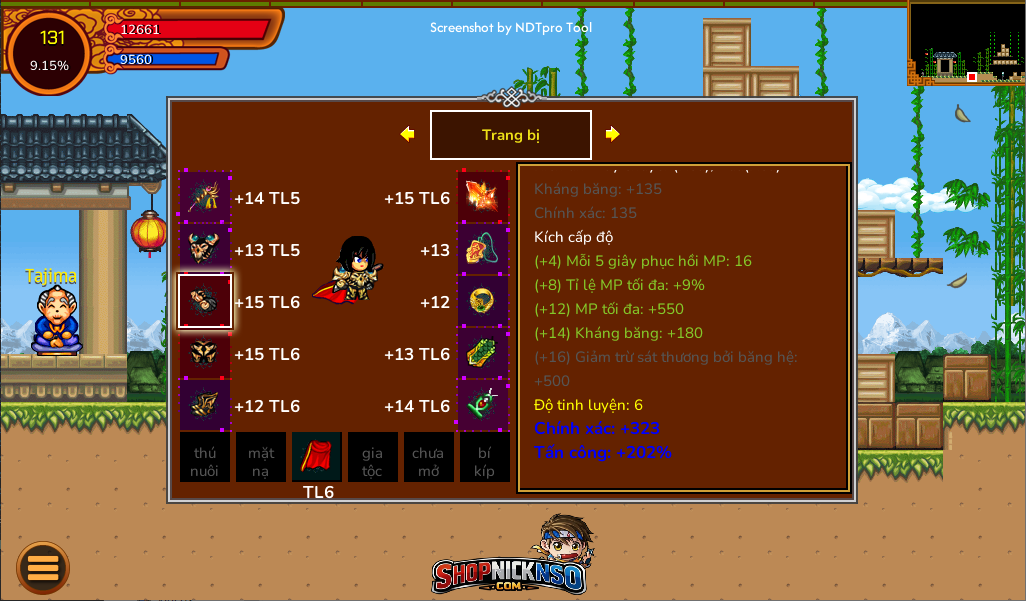Screen dimensions: 1026x601
Task: Select the +13 TL6 green jade slot
Action: click(483, 353)
